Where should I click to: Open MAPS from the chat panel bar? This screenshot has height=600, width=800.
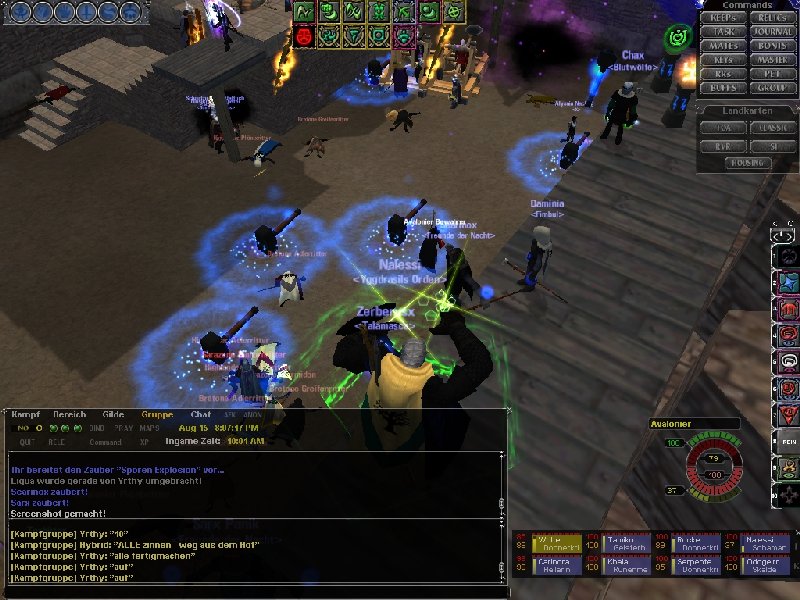tap(149, 428)
